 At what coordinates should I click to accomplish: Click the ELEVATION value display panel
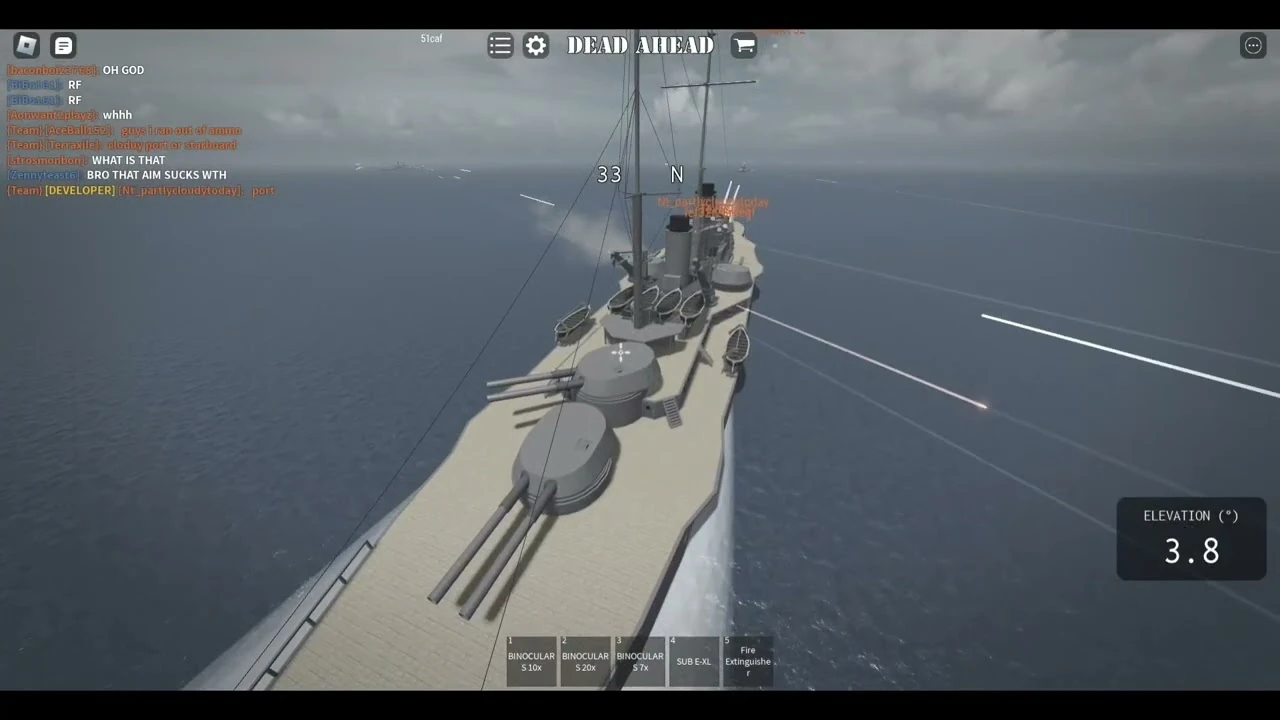1190,540
